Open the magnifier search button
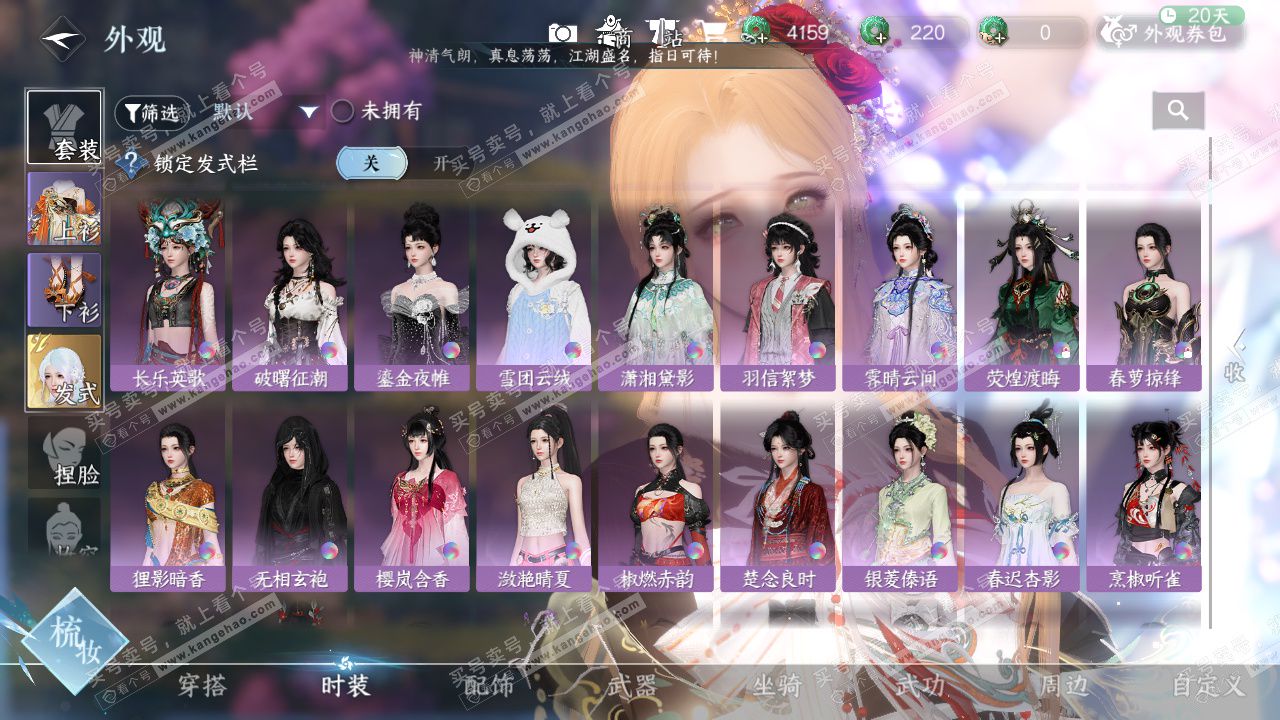The height and width of the screenshot is (720, 1280). [1178, 111]
